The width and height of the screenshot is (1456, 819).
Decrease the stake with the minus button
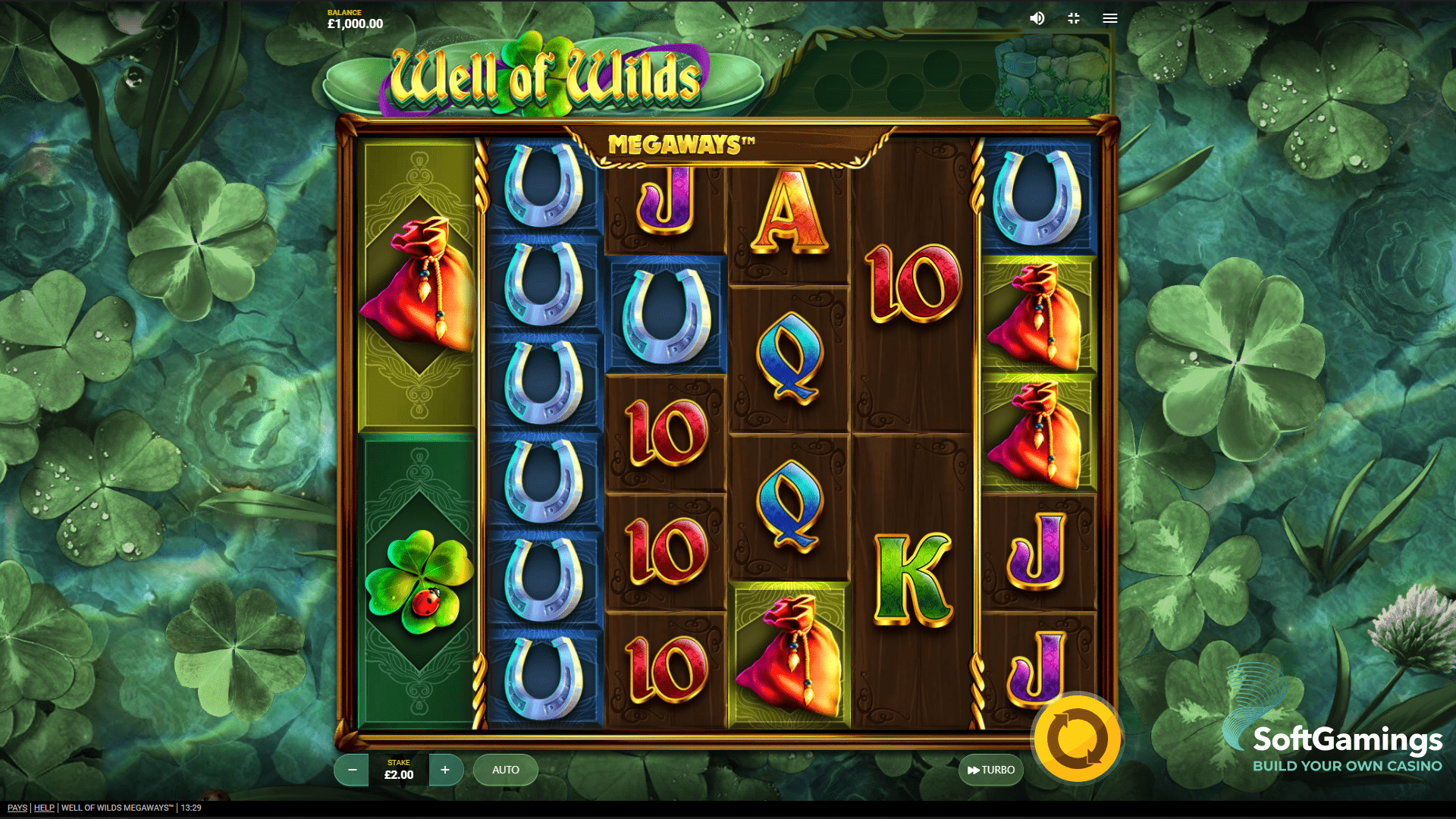tap(352, 770)
